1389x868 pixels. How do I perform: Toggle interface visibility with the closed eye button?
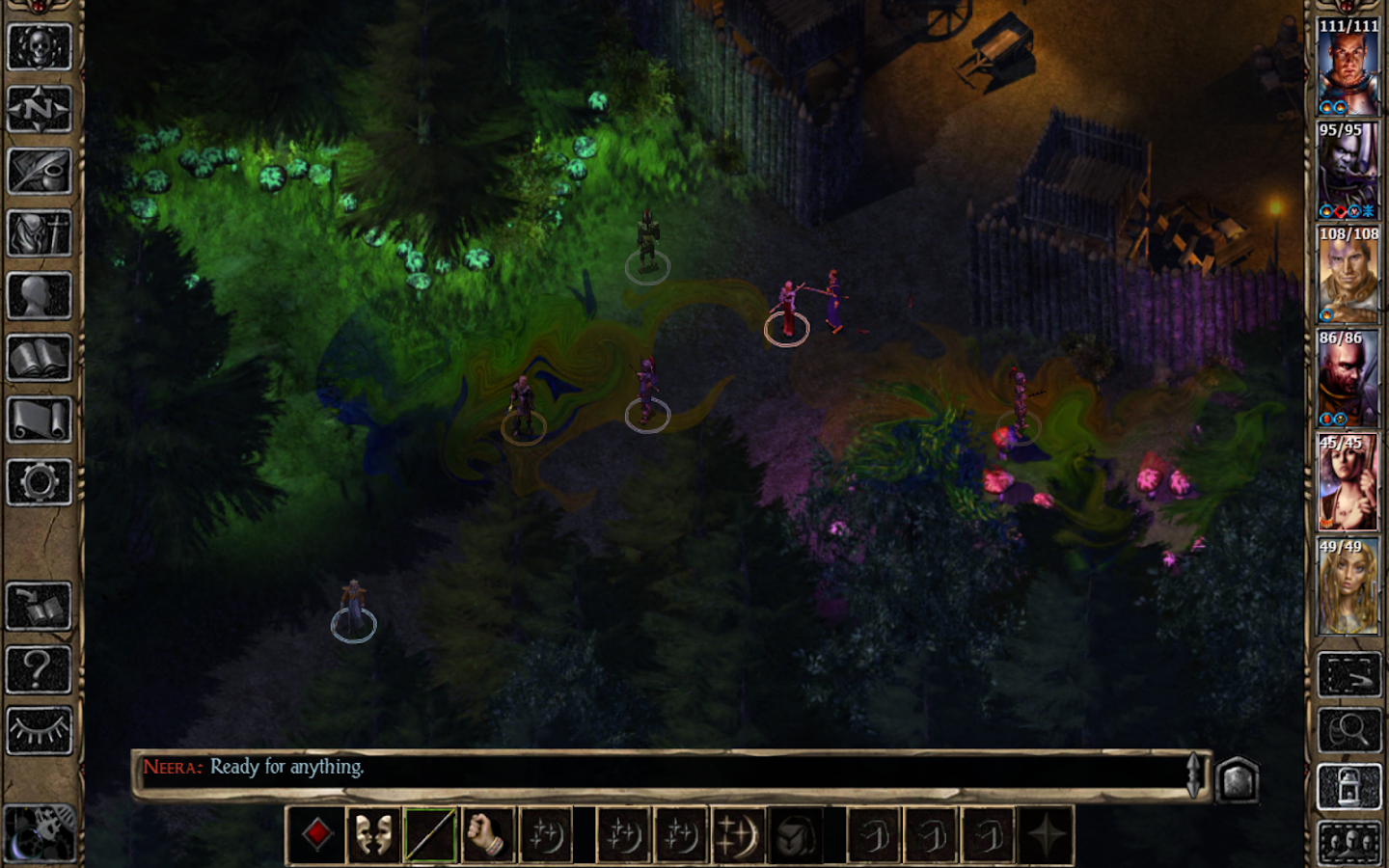(x=40, y=730)
